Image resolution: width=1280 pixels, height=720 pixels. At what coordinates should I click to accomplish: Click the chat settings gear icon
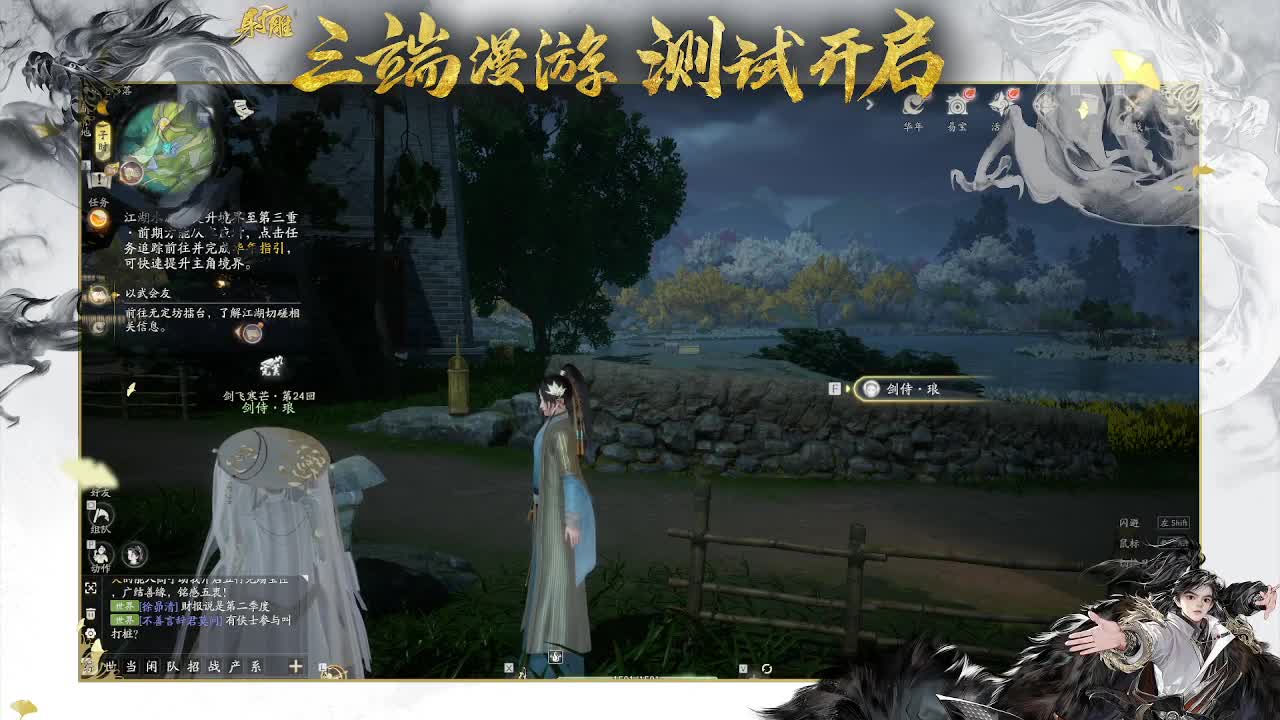[x=90, y=632]
